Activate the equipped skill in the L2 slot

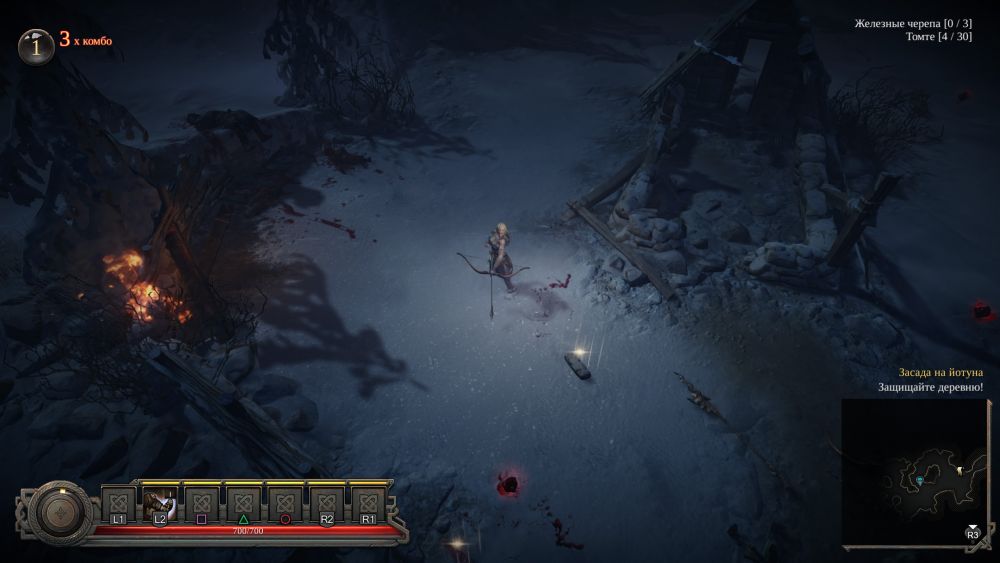[x=160, y=503]
